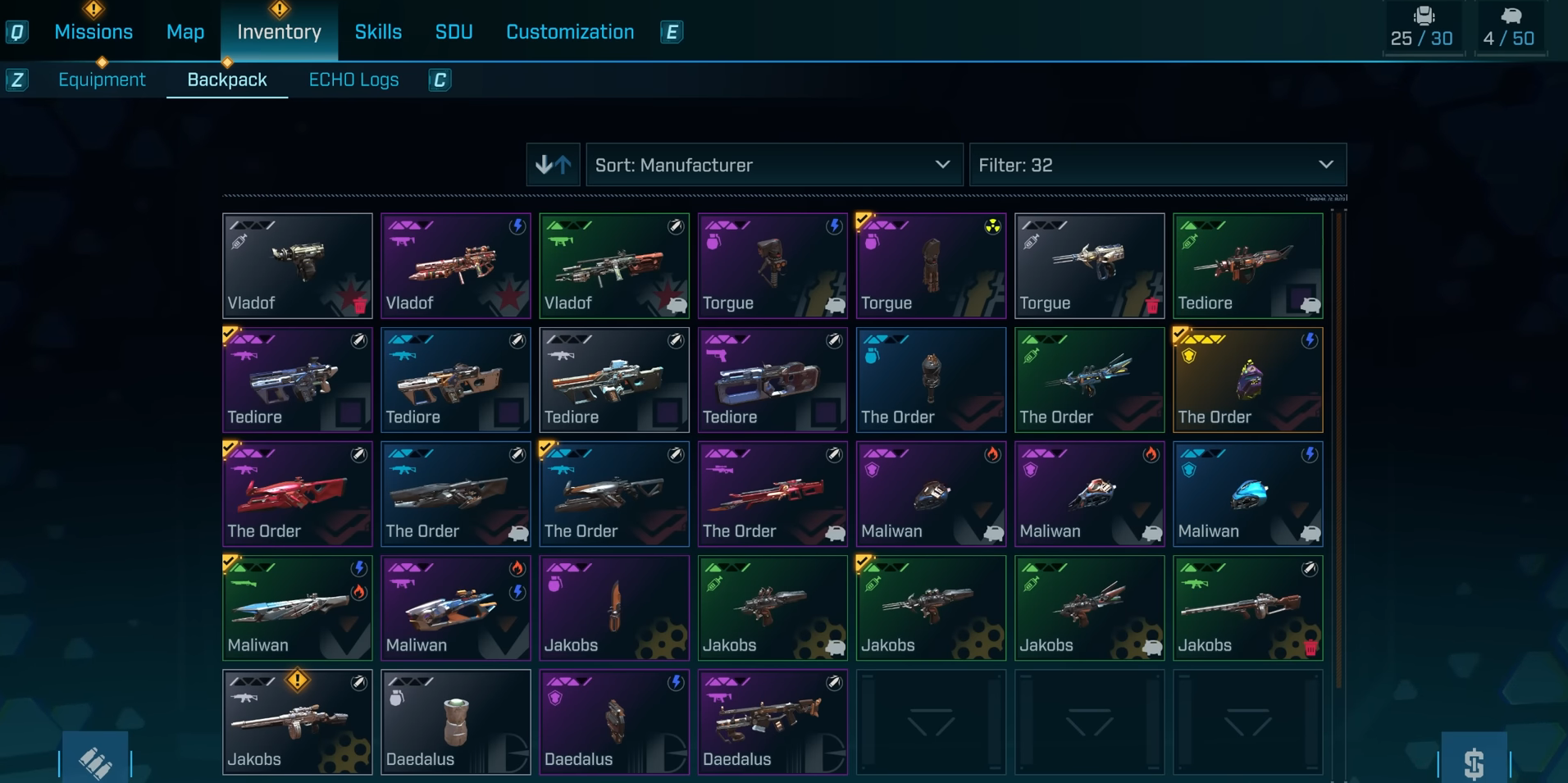
Task: Select the purple Daedalus assault rifle
Action: coord(772,722)
